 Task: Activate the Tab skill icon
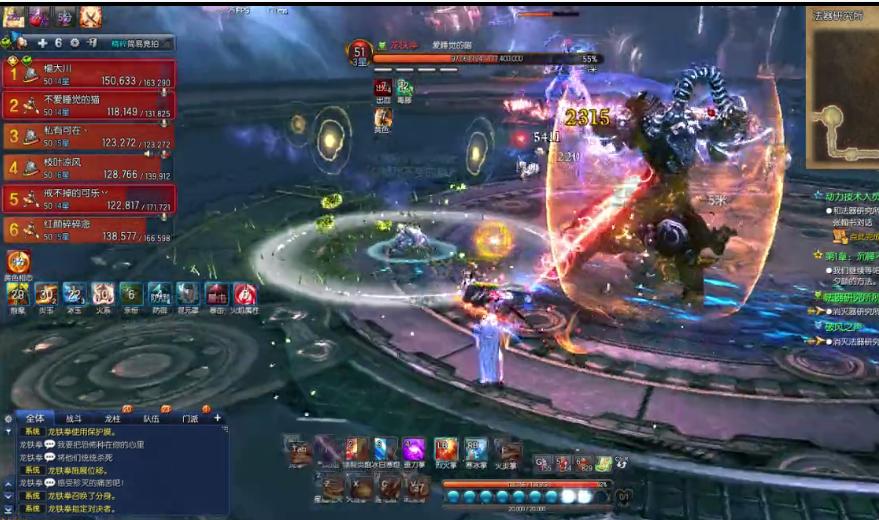pyautogui.click(x=297, y=450)
